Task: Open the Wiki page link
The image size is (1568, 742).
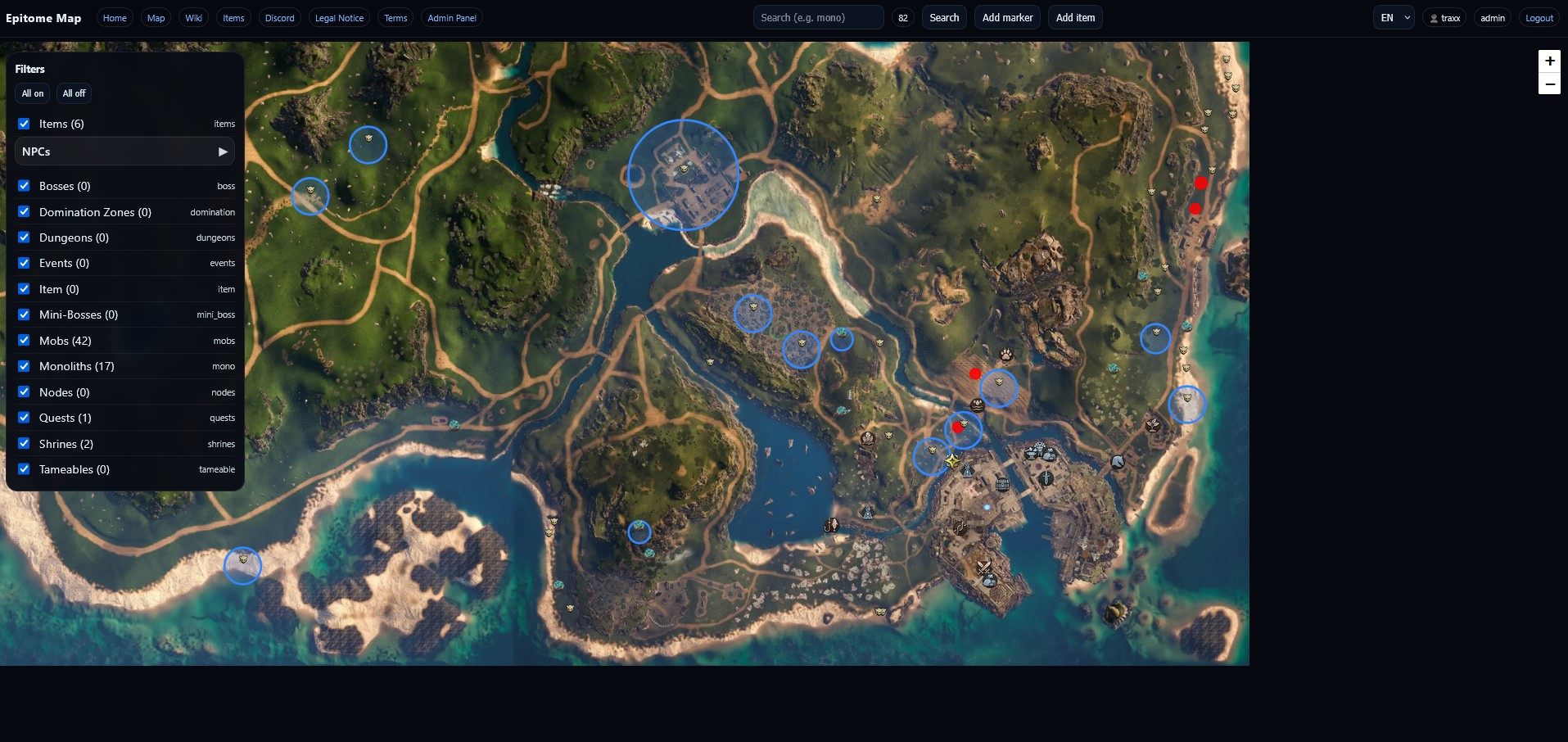Action: click(x=193, y=18)
